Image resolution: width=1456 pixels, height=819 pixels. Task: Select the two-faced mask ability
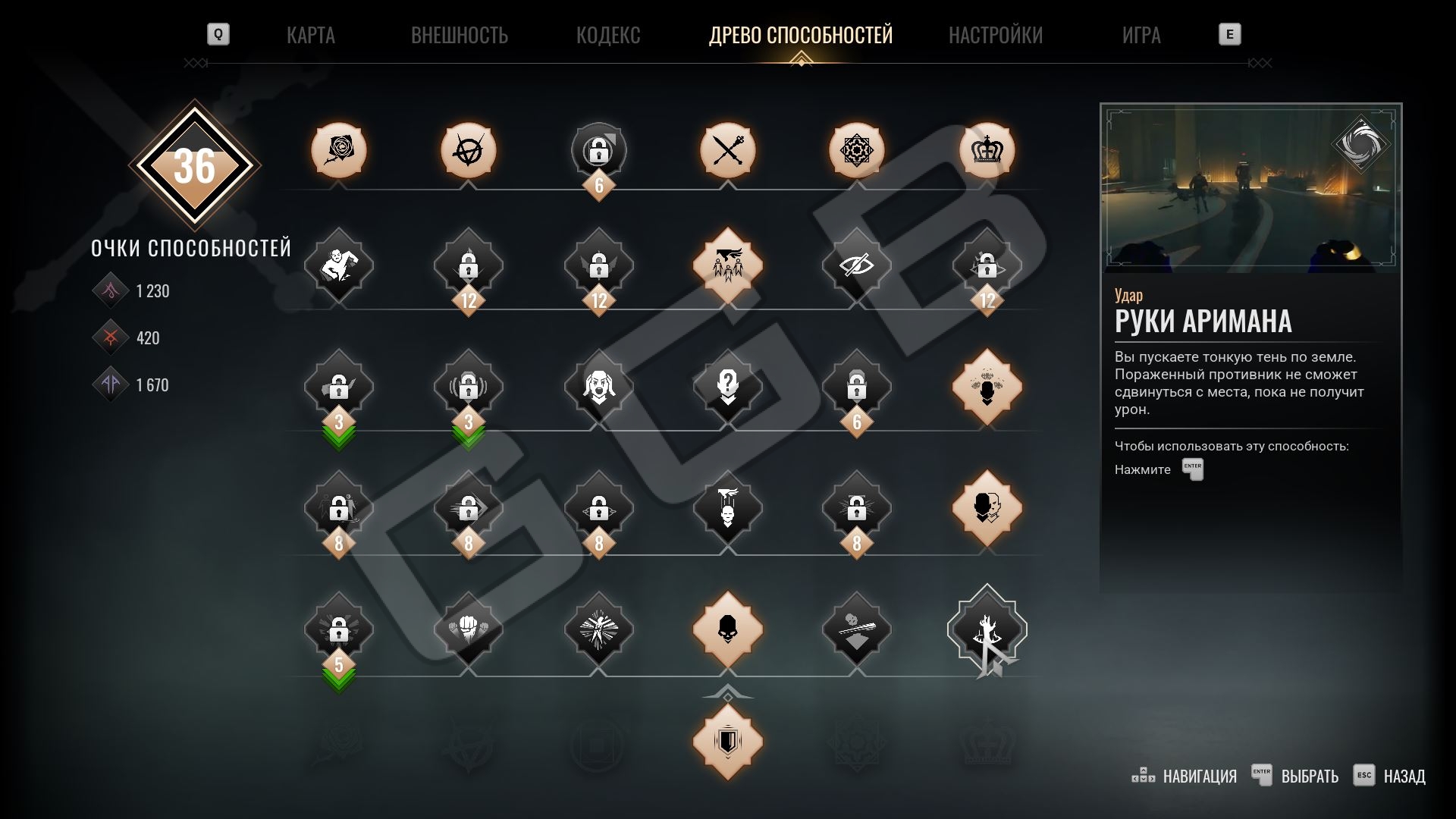987,508
